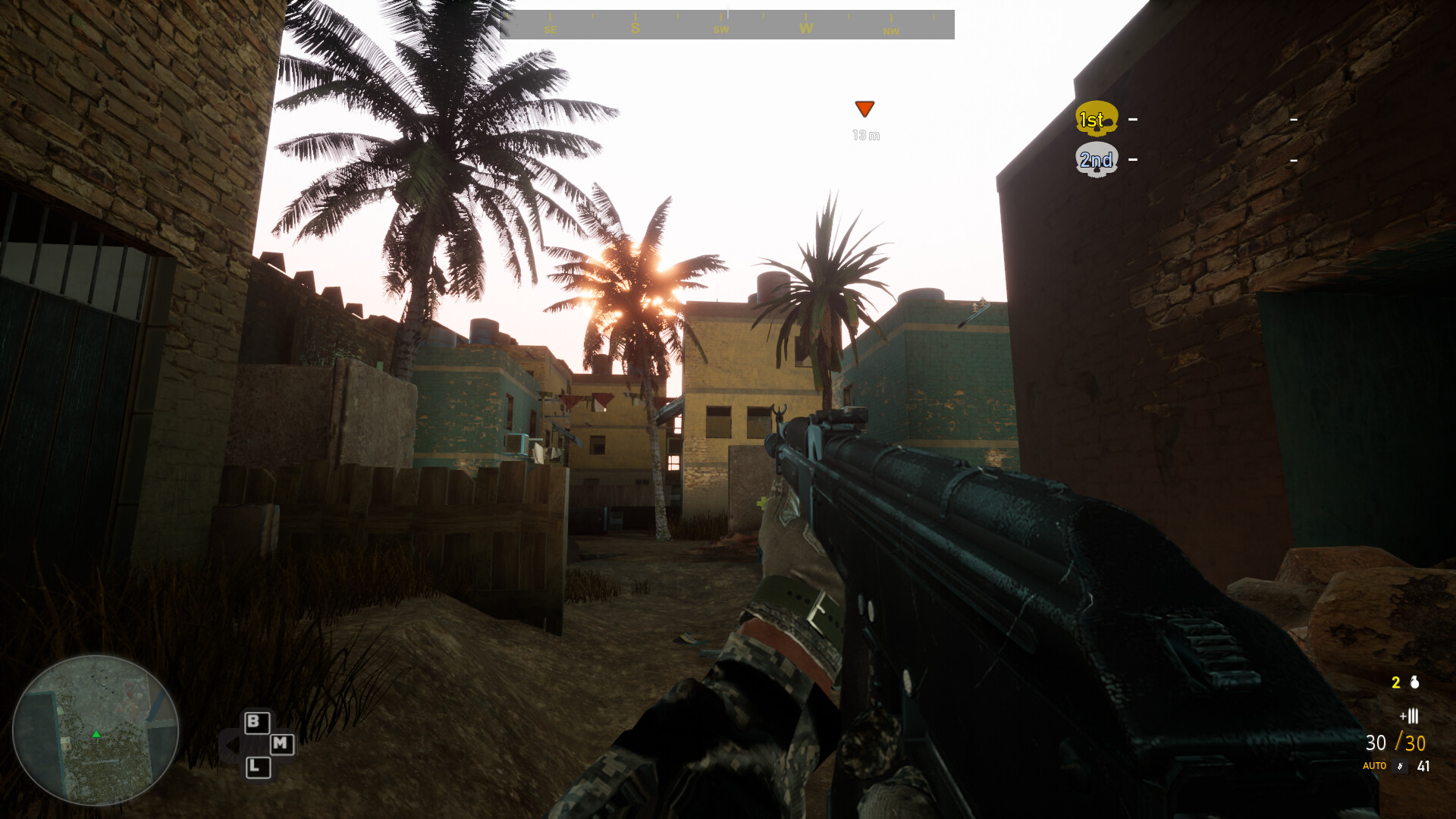This screenshot has height=819, width=1456.
Task: Click the compass strip at the top
Action: tap(728, 23)
